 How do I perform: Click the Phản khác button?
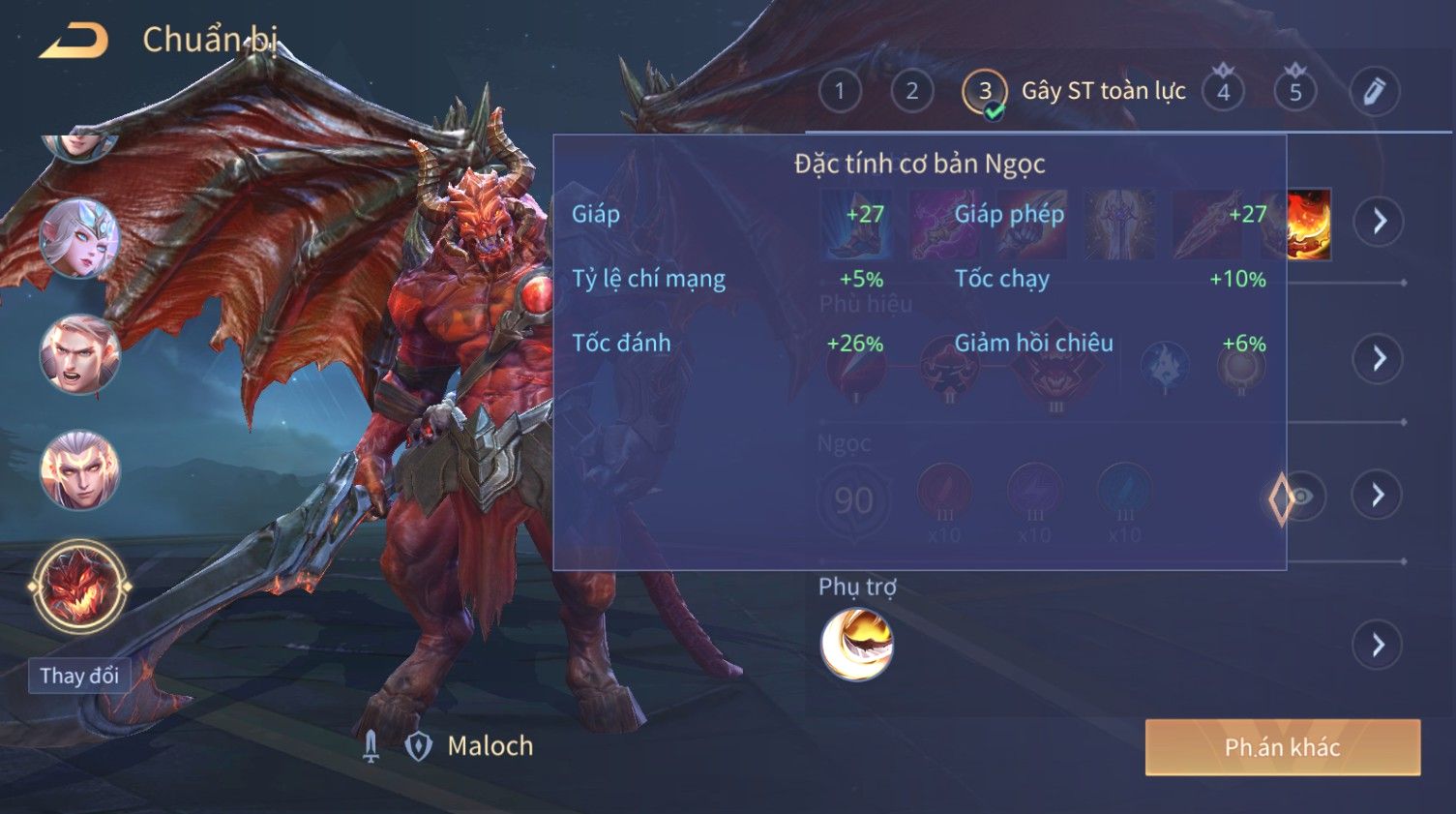coord(1282,747)
